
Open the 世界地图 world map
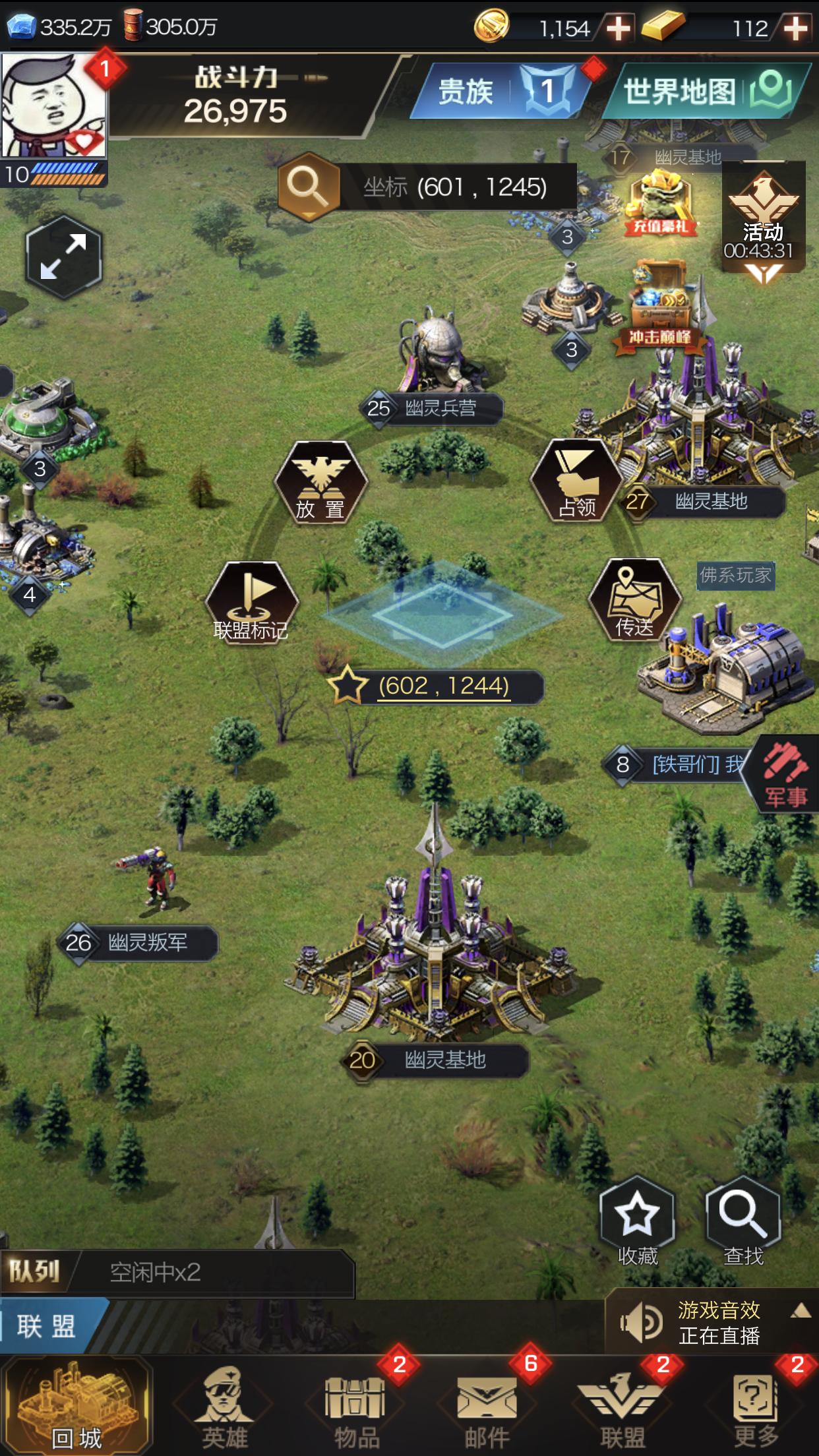706,91
